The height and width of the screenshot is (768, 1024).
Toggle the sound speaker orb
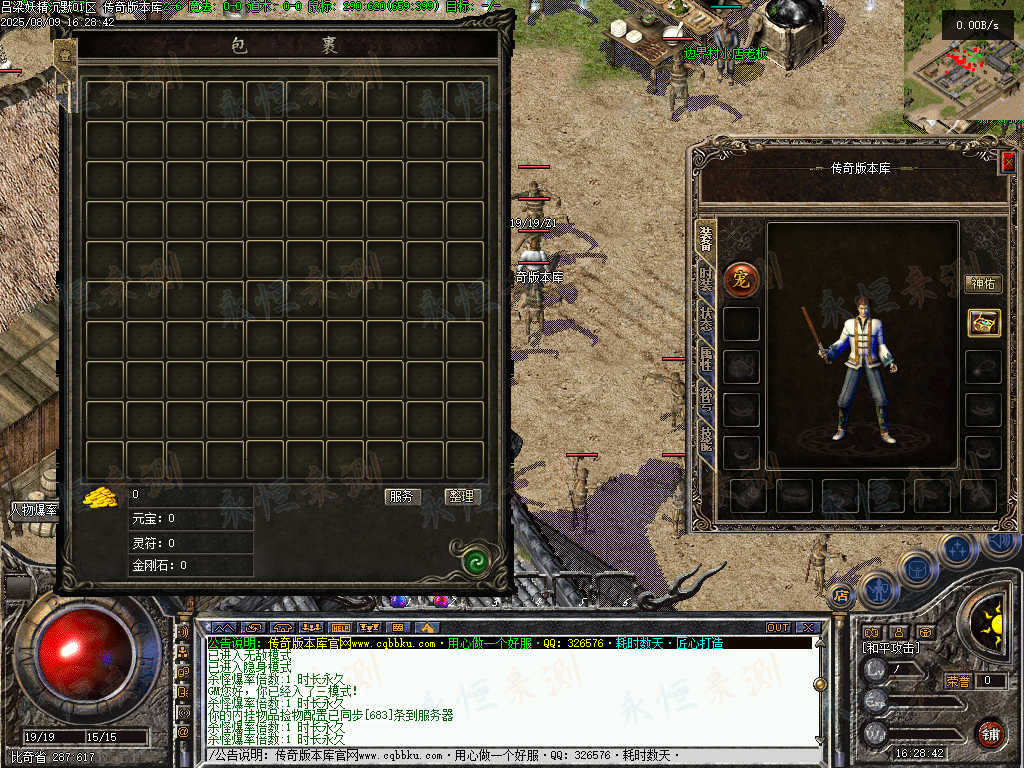click(1000, 543)
